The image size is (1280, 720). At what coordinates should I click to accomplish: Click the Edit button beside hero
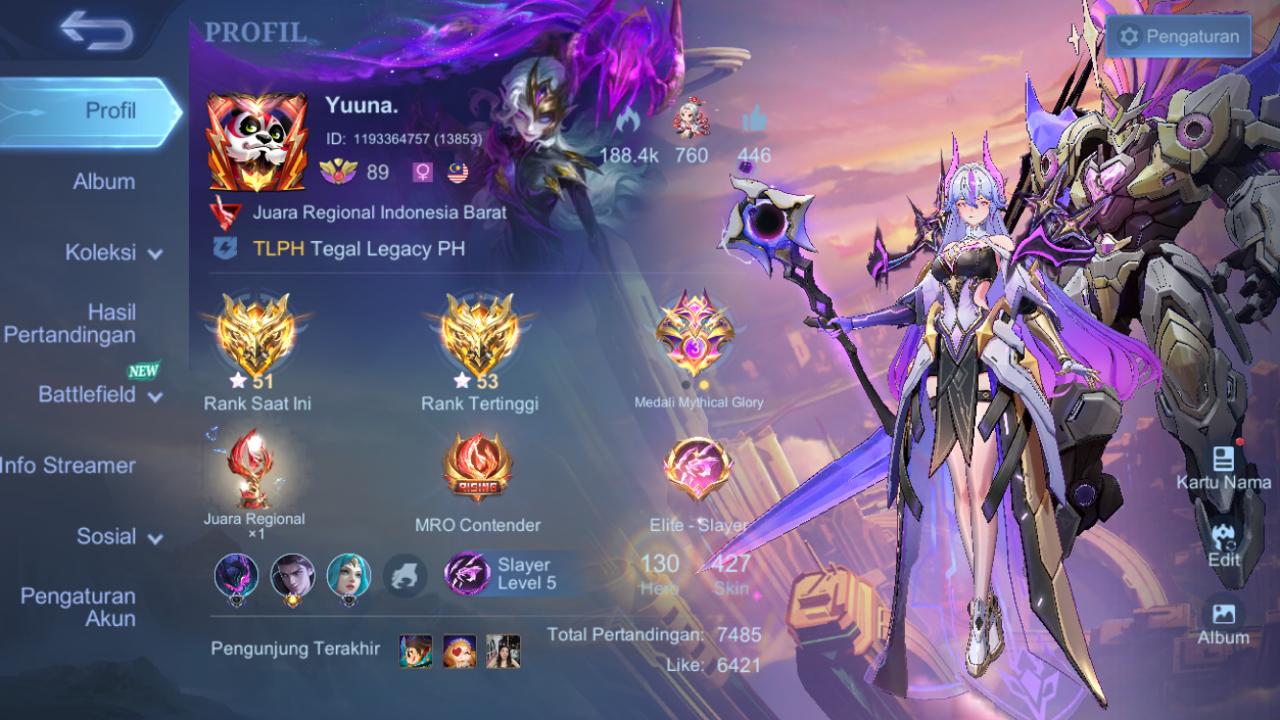coord(1223,546)
